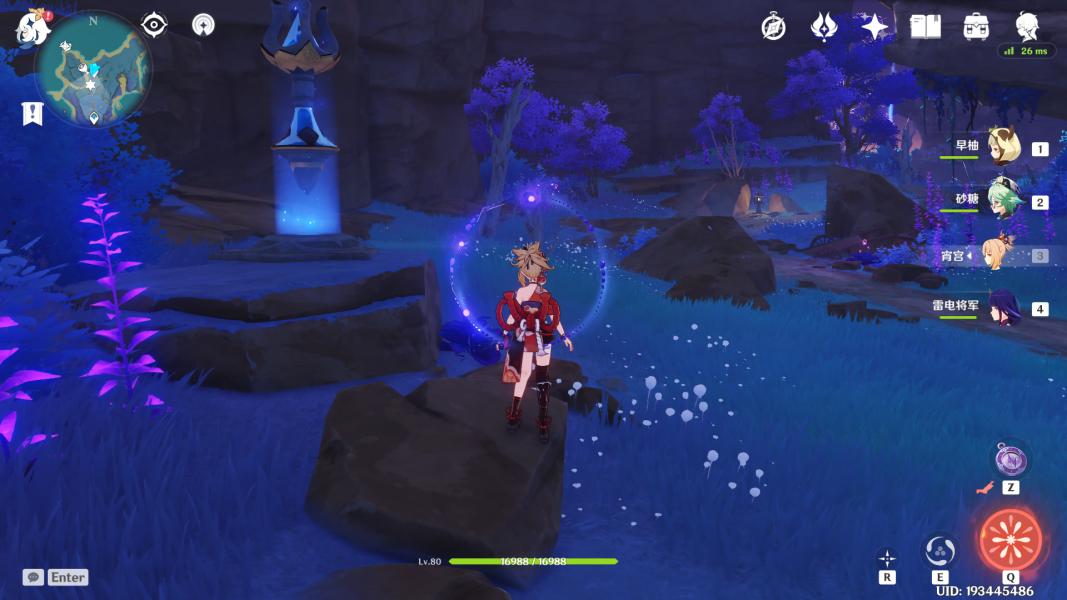Open the Adventurer Handbook book icon
This screenshot has height=600, width=1067.
coord(925,27)
